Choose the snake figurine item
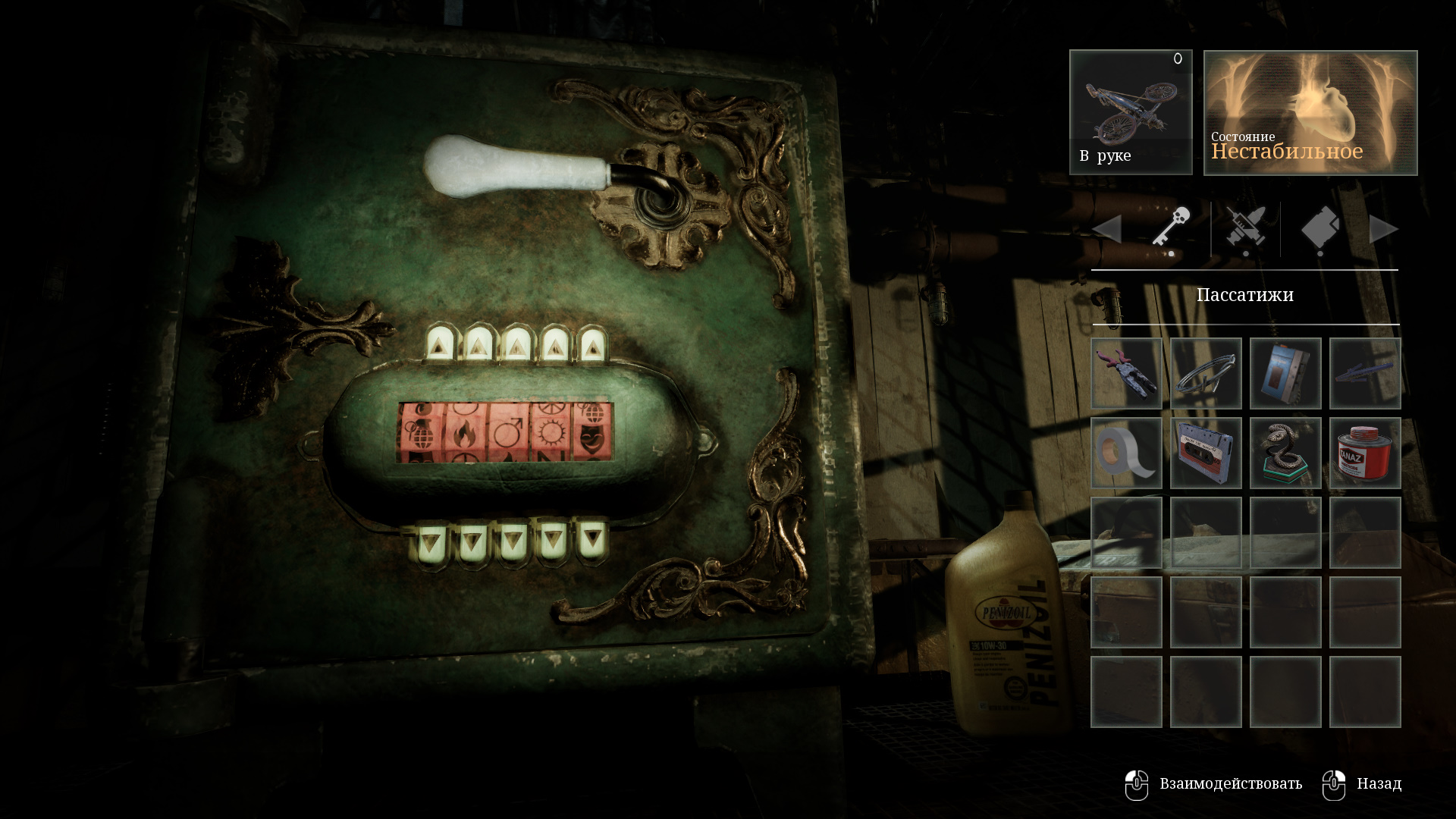 (x=1285, y=453)
